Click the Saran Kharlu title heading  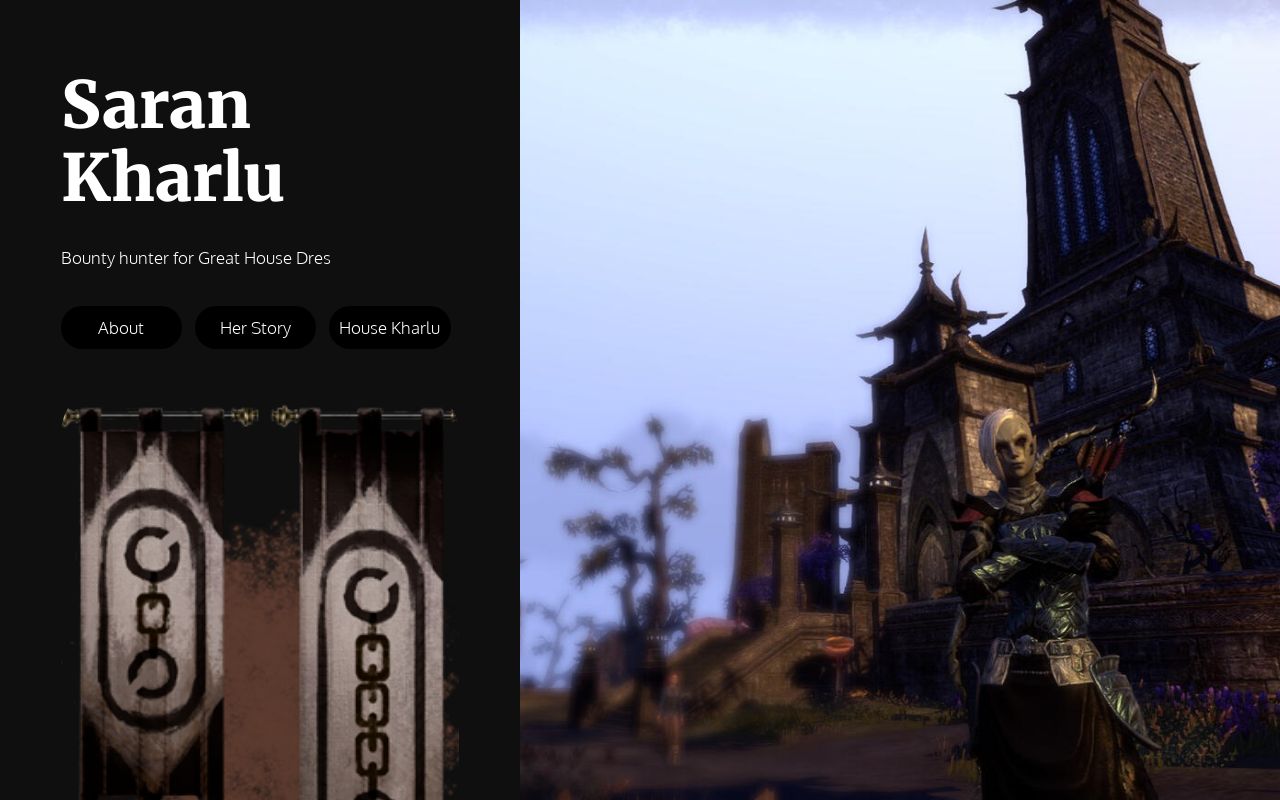pos(173,142)
